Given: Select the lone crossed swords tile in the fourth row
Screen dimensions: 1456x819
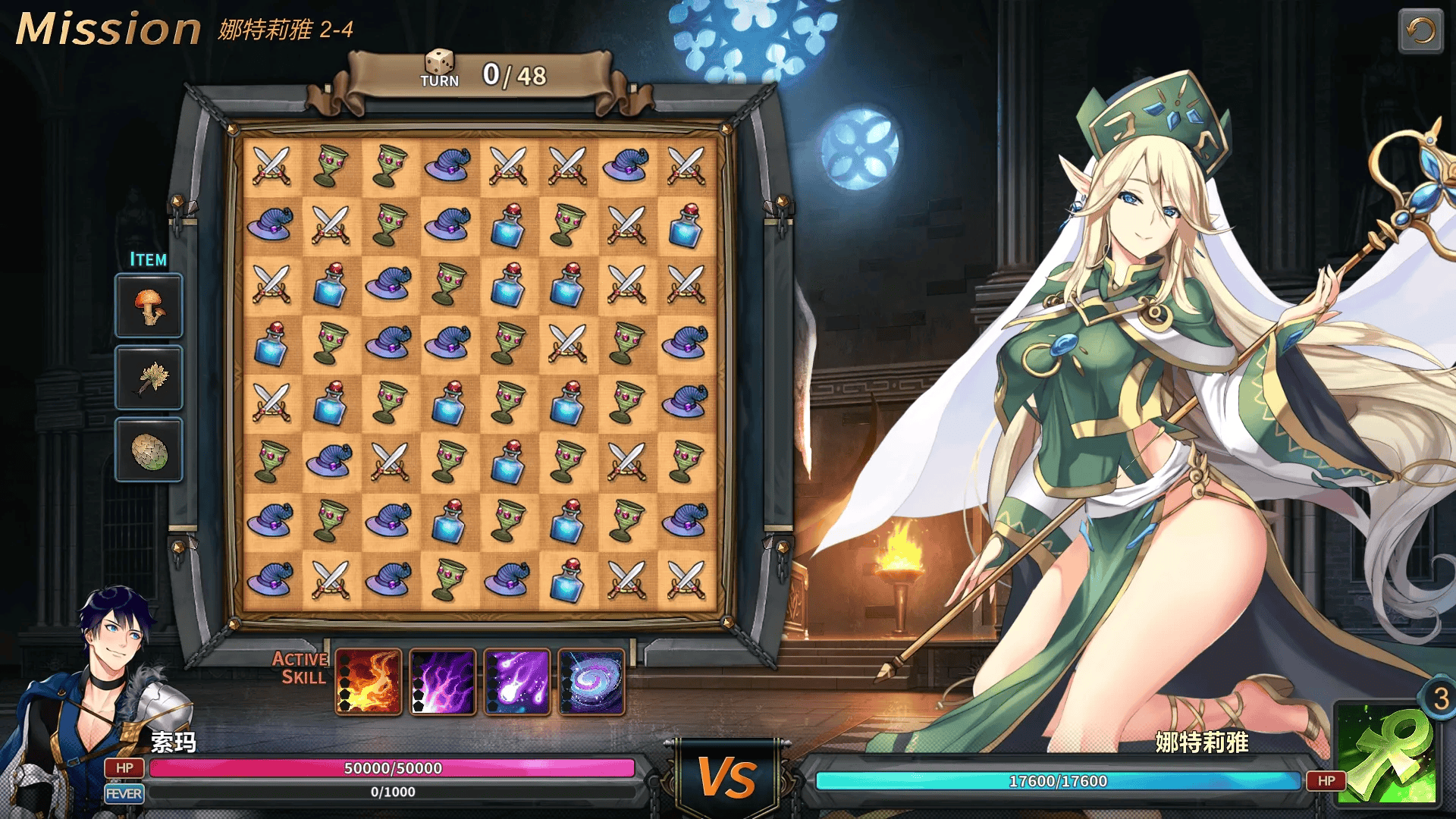Looking at the screenshot, I should pos(567,343).
